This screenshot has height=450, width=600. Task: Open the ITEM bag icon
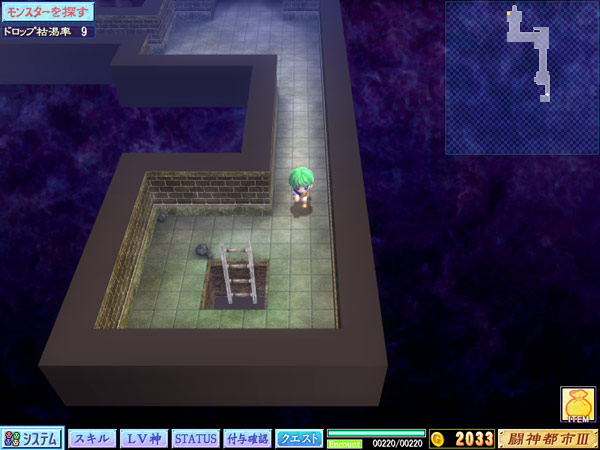point(578,404)
